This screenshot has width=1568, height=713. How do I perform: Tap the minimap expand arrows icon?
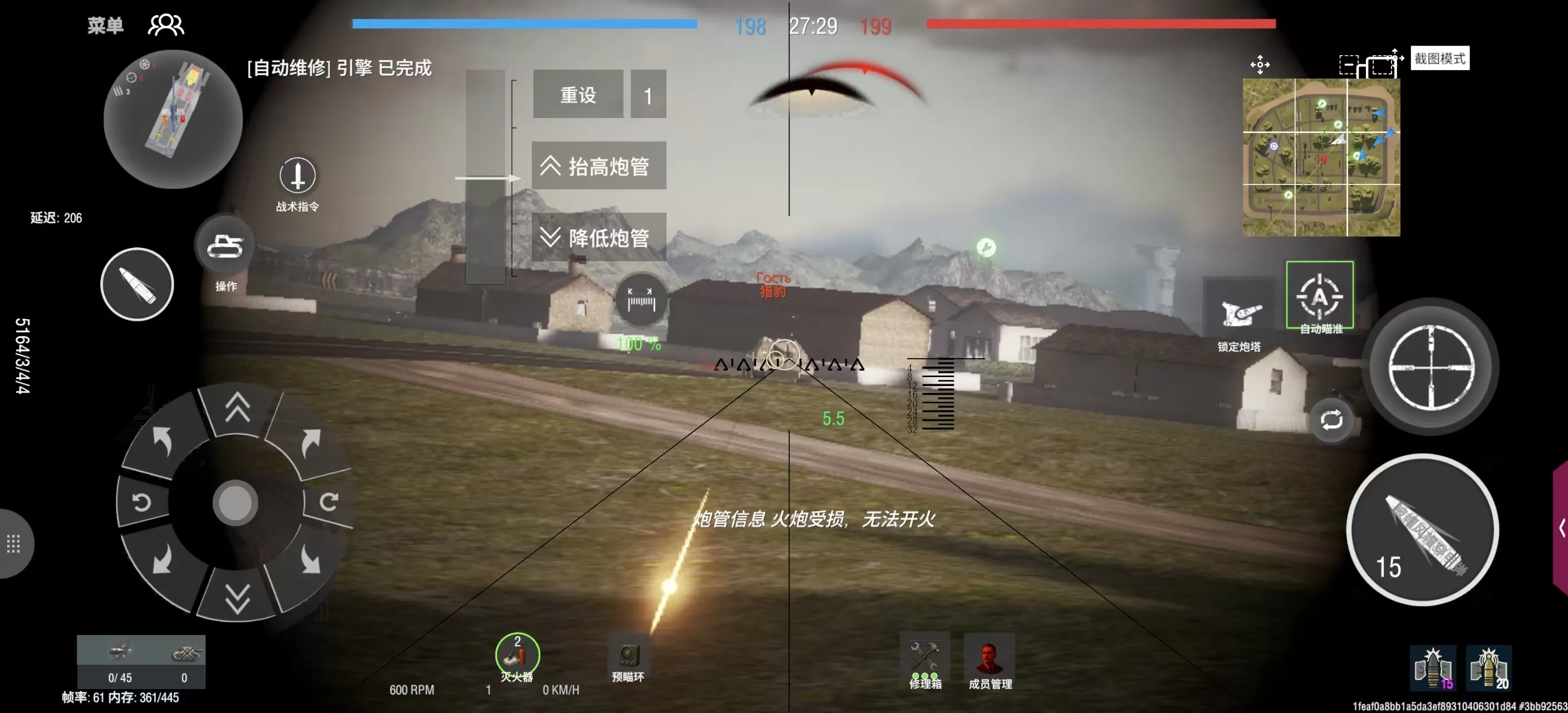(1260, 65)
